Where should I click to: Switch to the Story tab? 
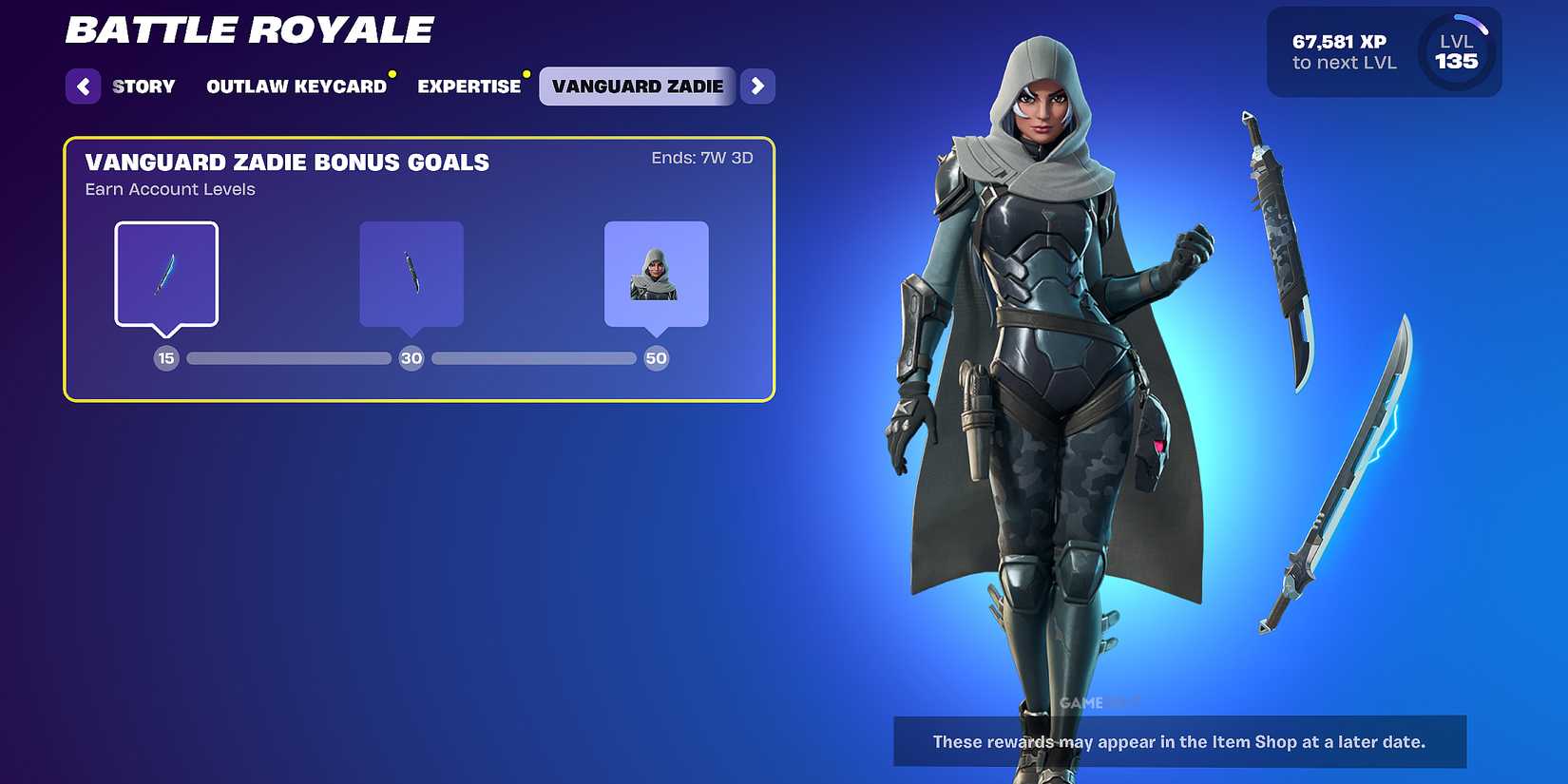click(143, 86)
